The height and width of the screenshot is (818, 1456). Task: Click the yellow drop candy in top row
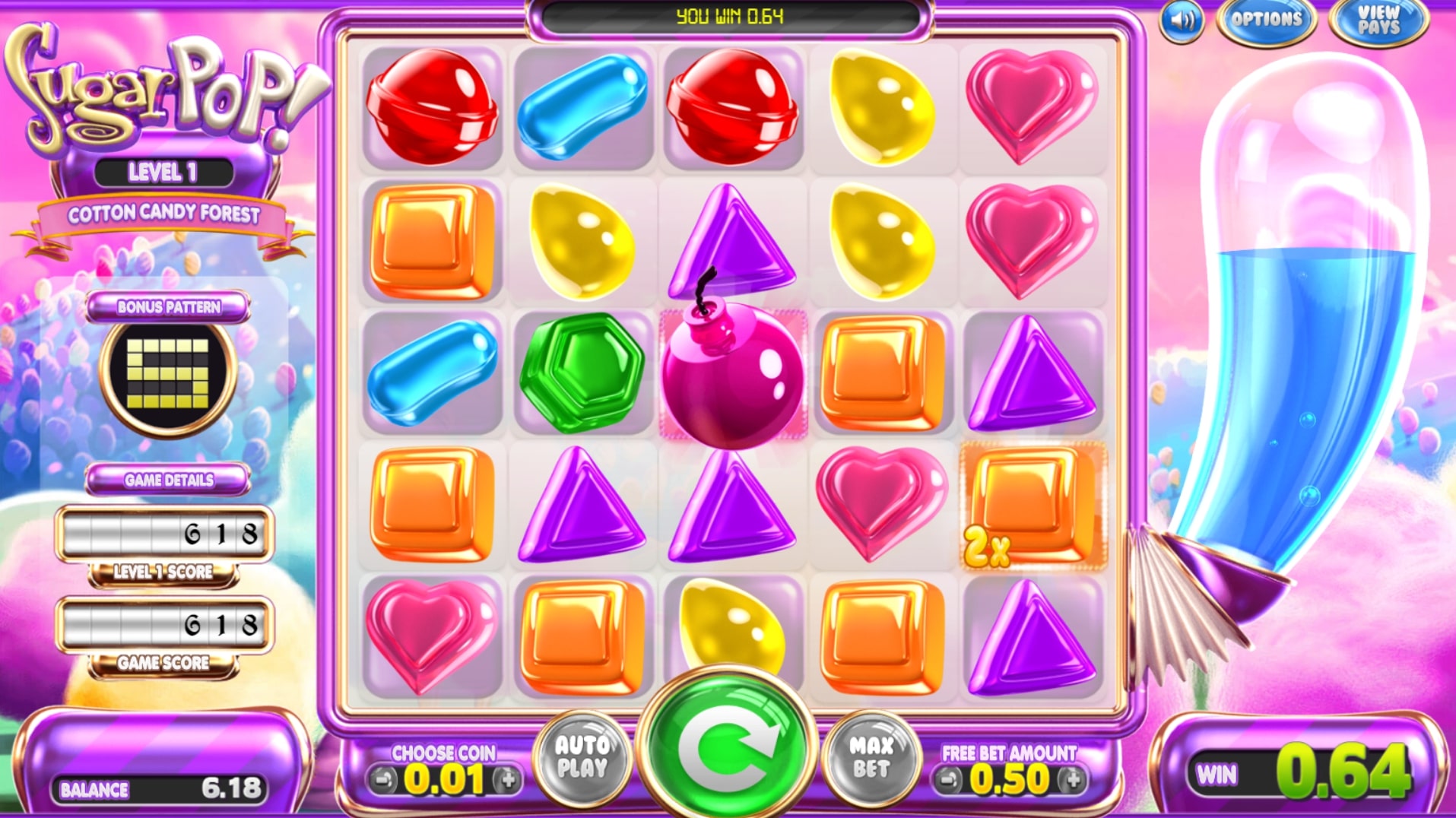[882, 106]
